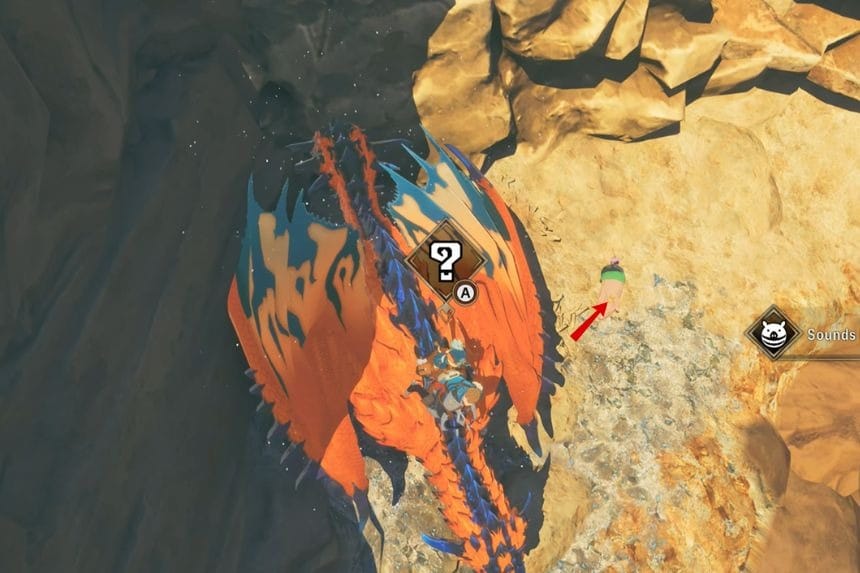
Task: Open the Navirou cat face hint icon
Action: tap(773, 334)
